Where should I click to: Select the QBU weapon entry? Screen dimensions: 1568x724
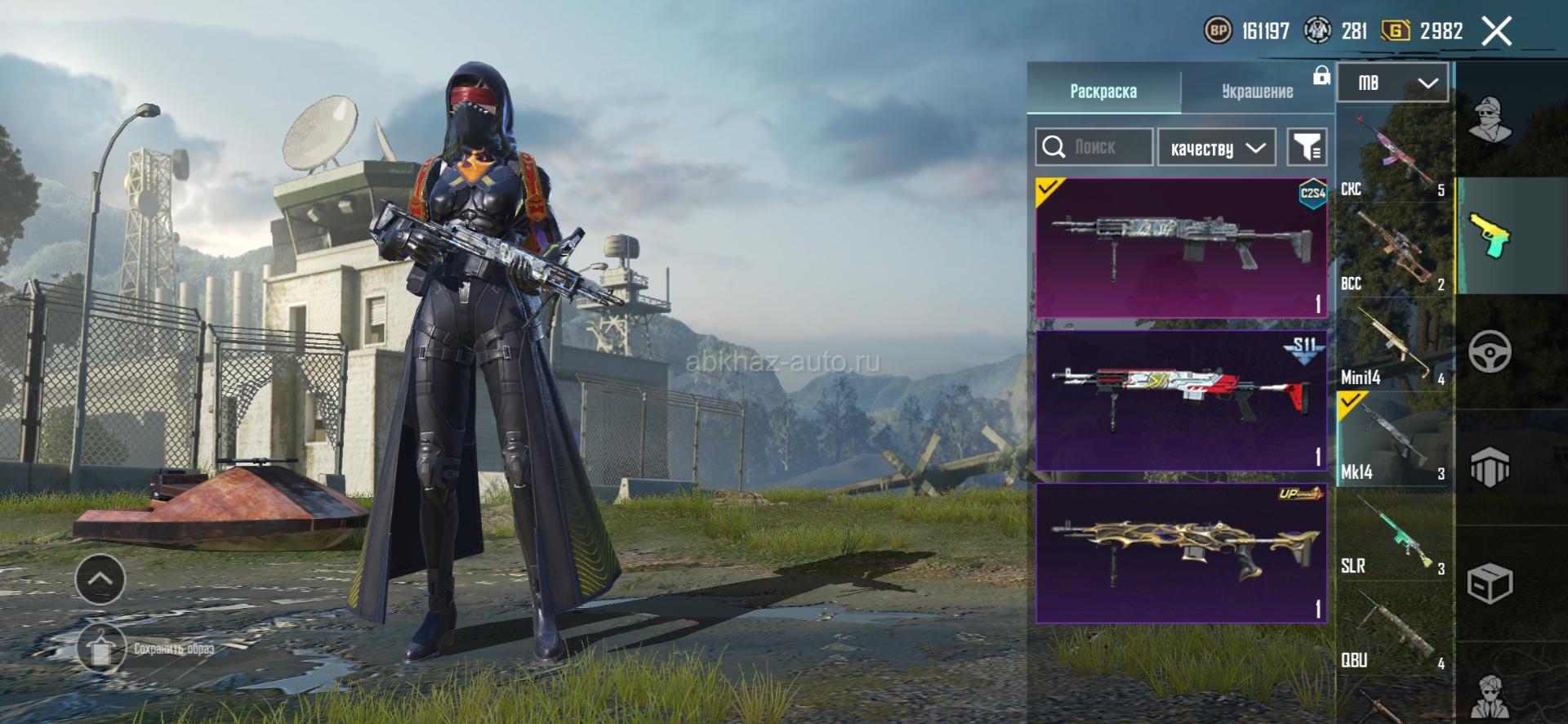[1395, 628]
